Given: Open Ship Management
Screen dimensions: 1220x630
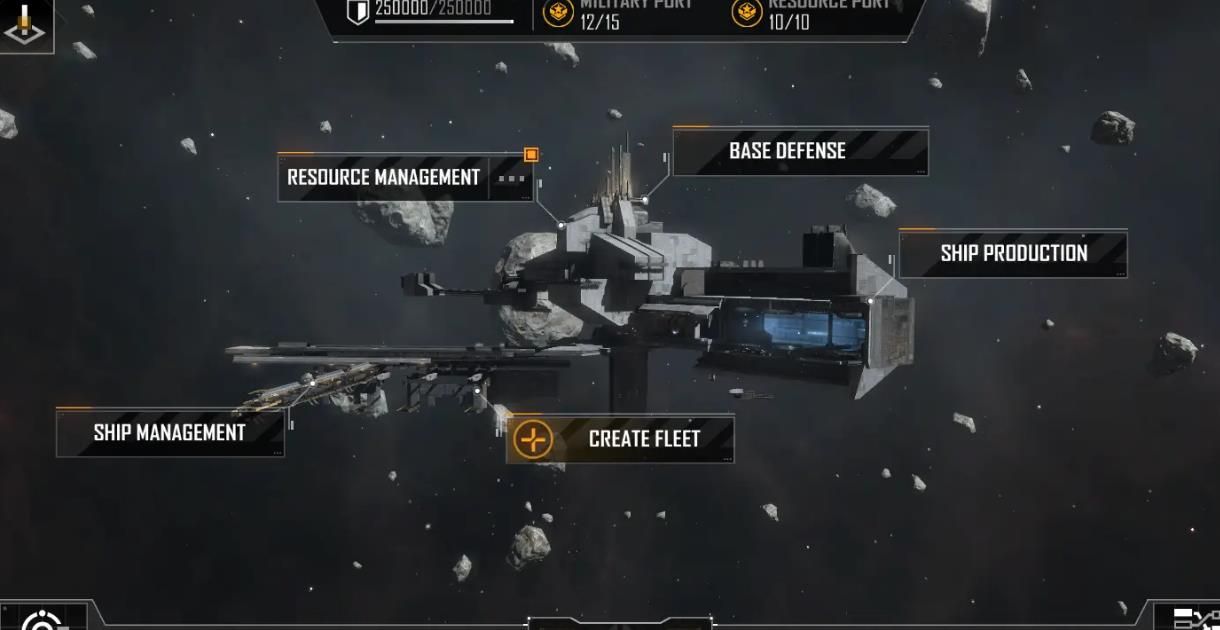Looking at the screenshot, I should coord(169,433).
